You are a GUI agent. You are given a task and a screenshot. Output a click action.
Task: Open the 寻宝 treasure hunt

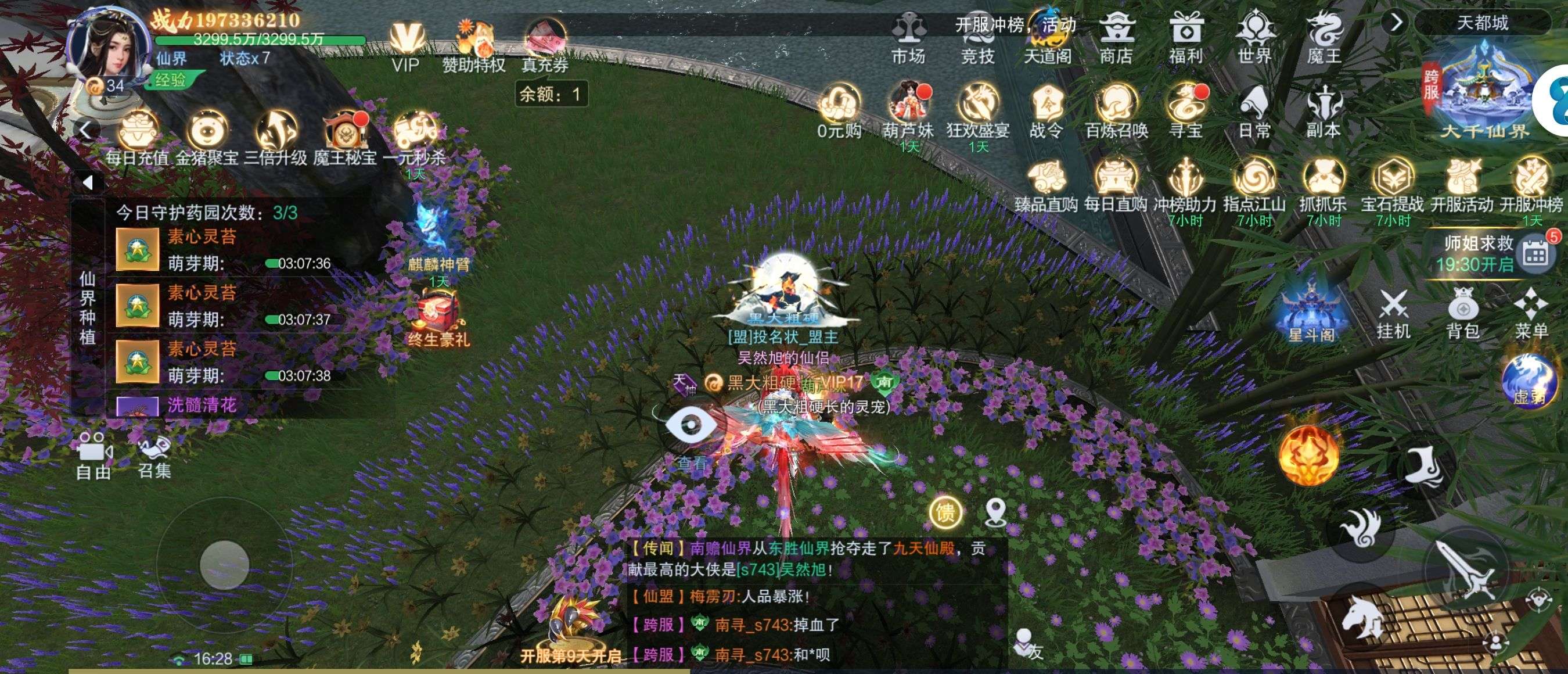(x=1185, y=112)
